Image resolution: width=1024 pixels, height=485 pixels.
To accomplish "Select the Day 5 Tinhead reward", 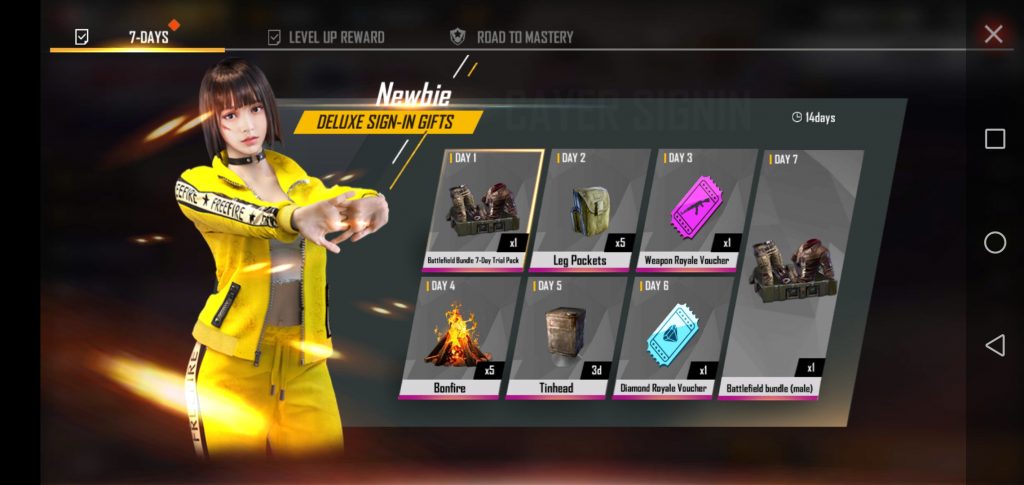I will [559, 337].
